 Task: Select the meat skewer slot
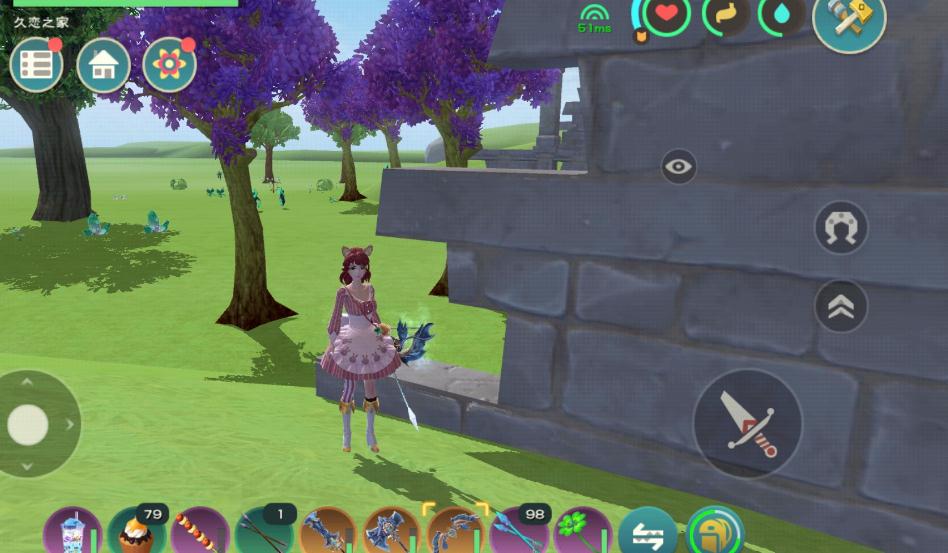click(x=200, y=531)
